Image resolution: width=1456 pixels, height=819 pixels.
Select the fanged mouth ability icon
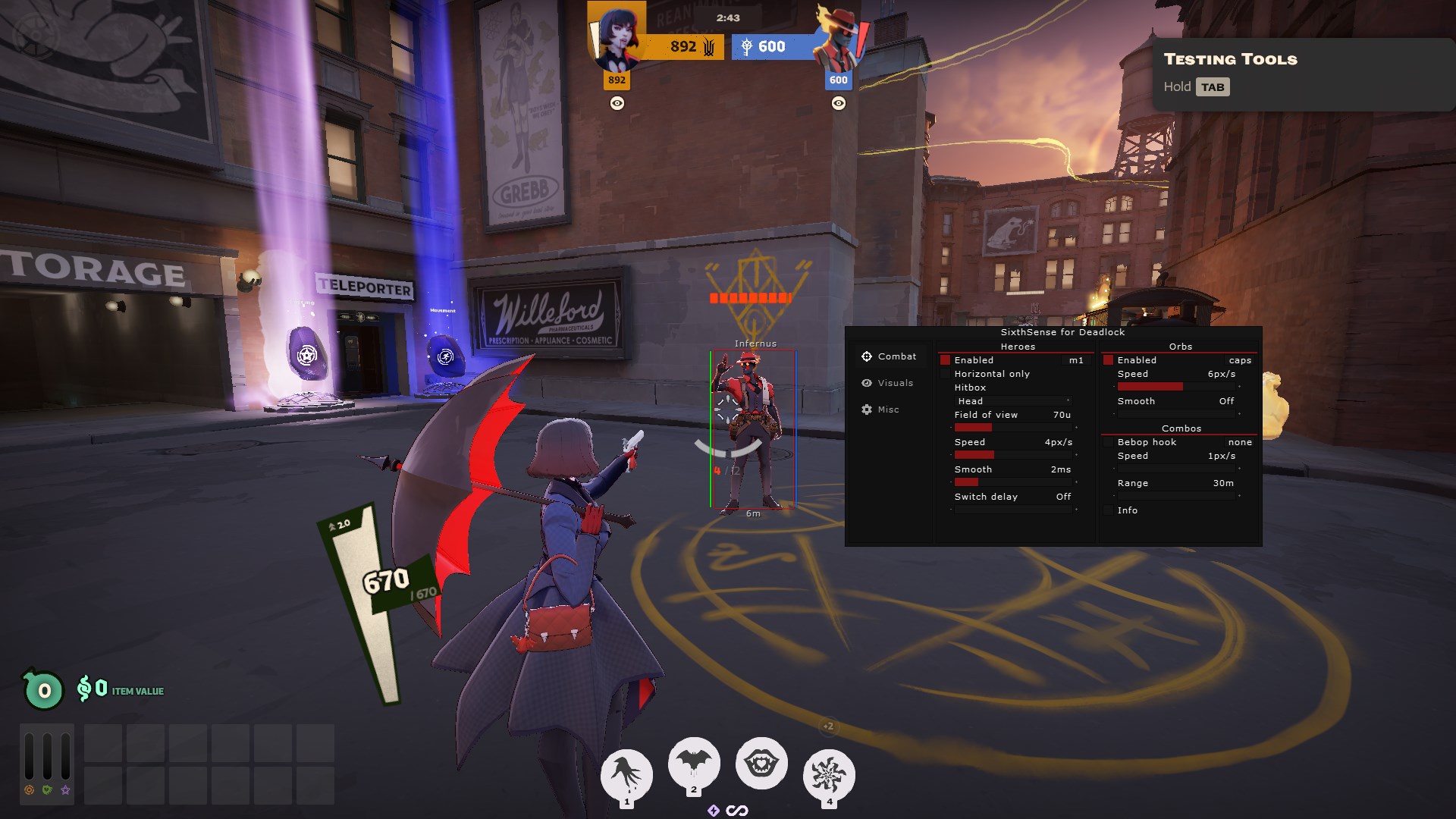[761, 764]
